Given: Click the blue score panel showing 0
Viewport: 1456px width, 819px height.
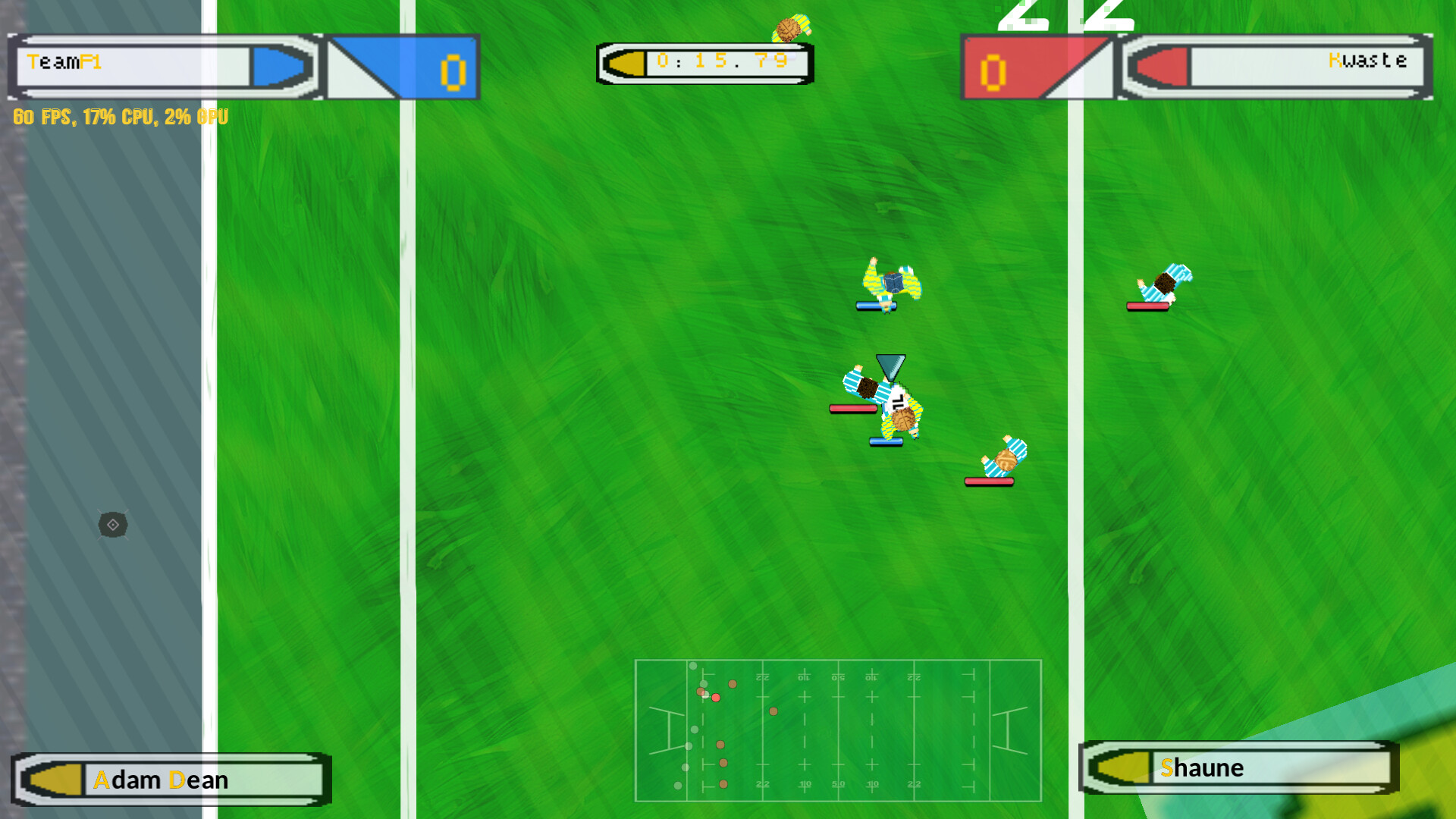Looking at the screenshot, I should coord(451,68).
